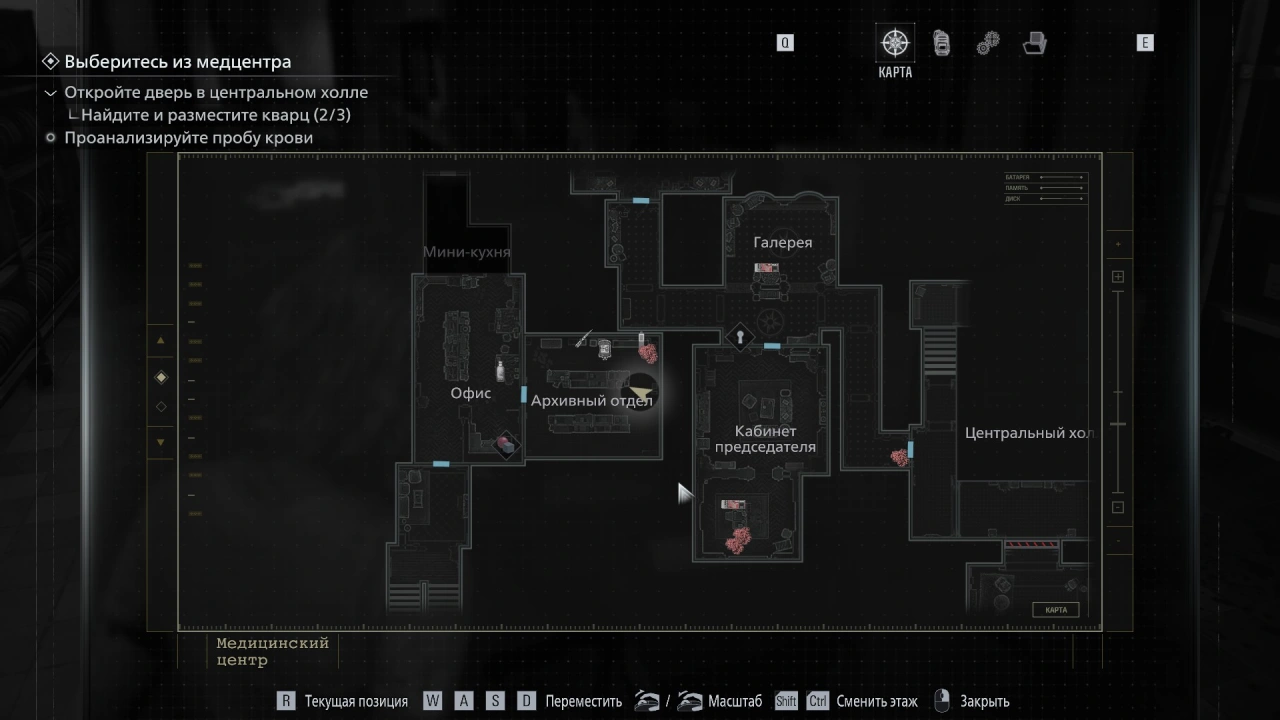Click the yellow player arrow marker
The height and width of the screenshot is (720, 1280).
tap(640, 391)
